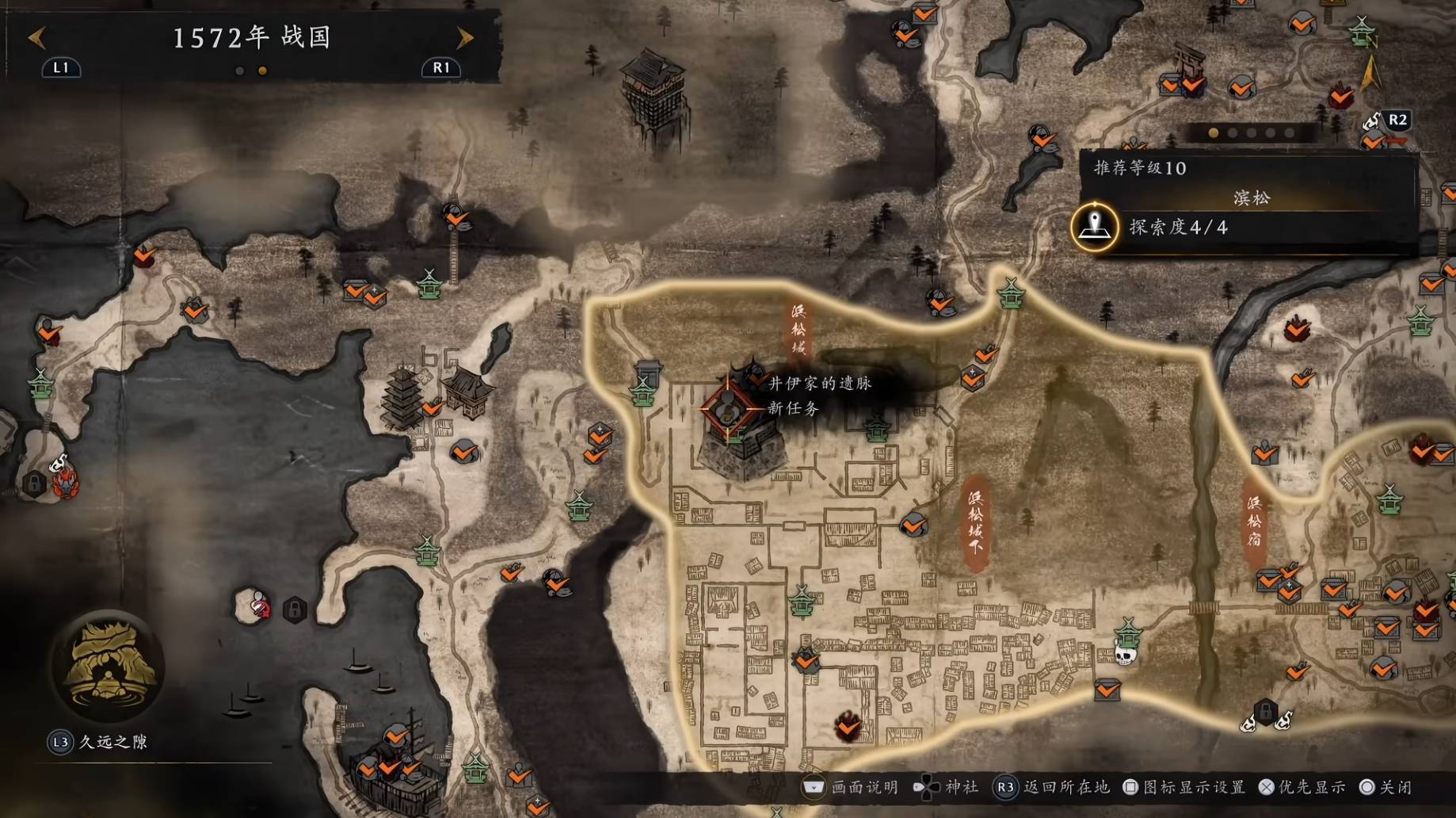
Task: Select the 浜松宿 red district label
Action: (x=1253, y=521)
